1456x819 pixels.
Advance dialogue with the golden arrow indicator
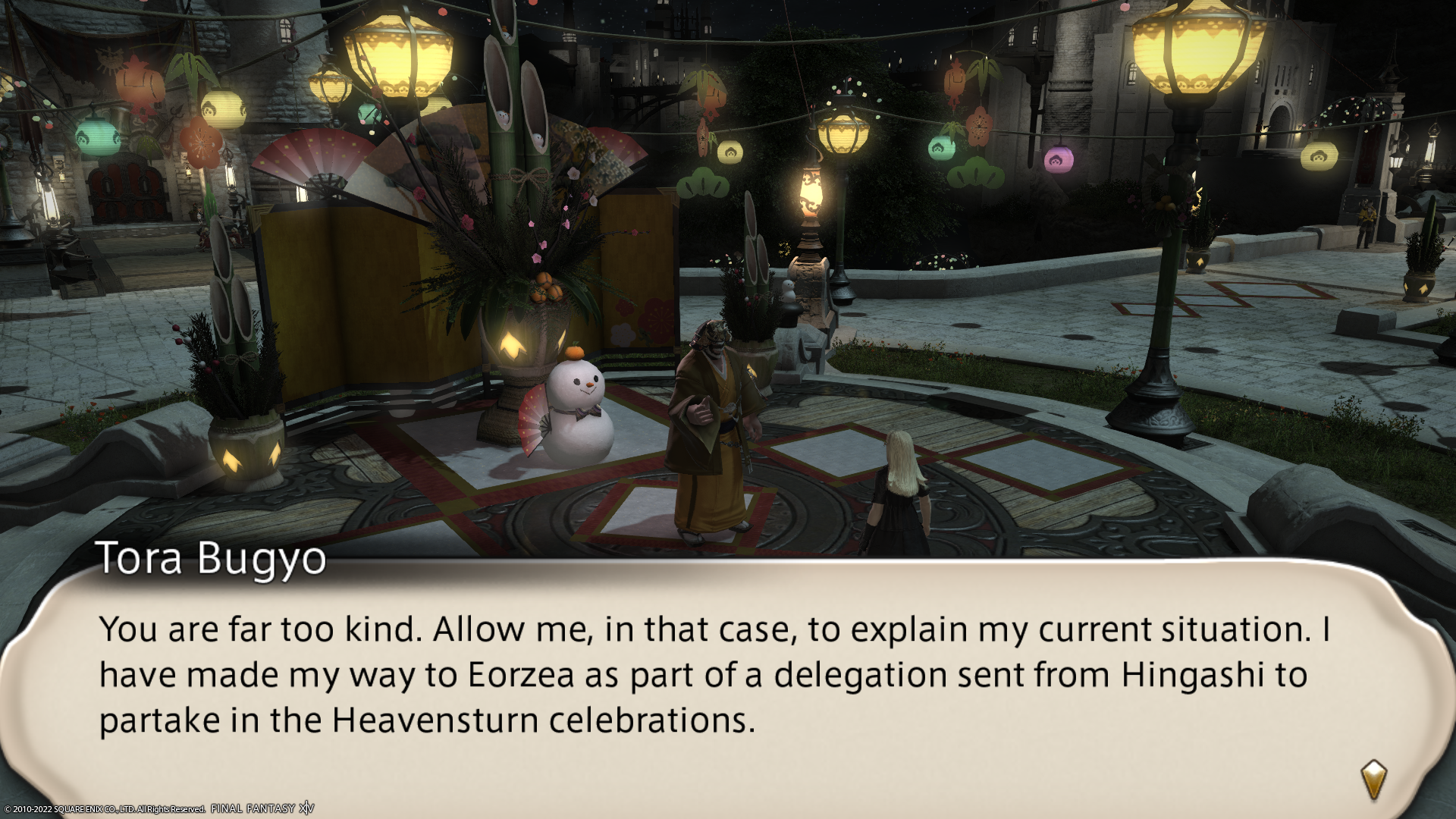click(x=1373, y=780)
